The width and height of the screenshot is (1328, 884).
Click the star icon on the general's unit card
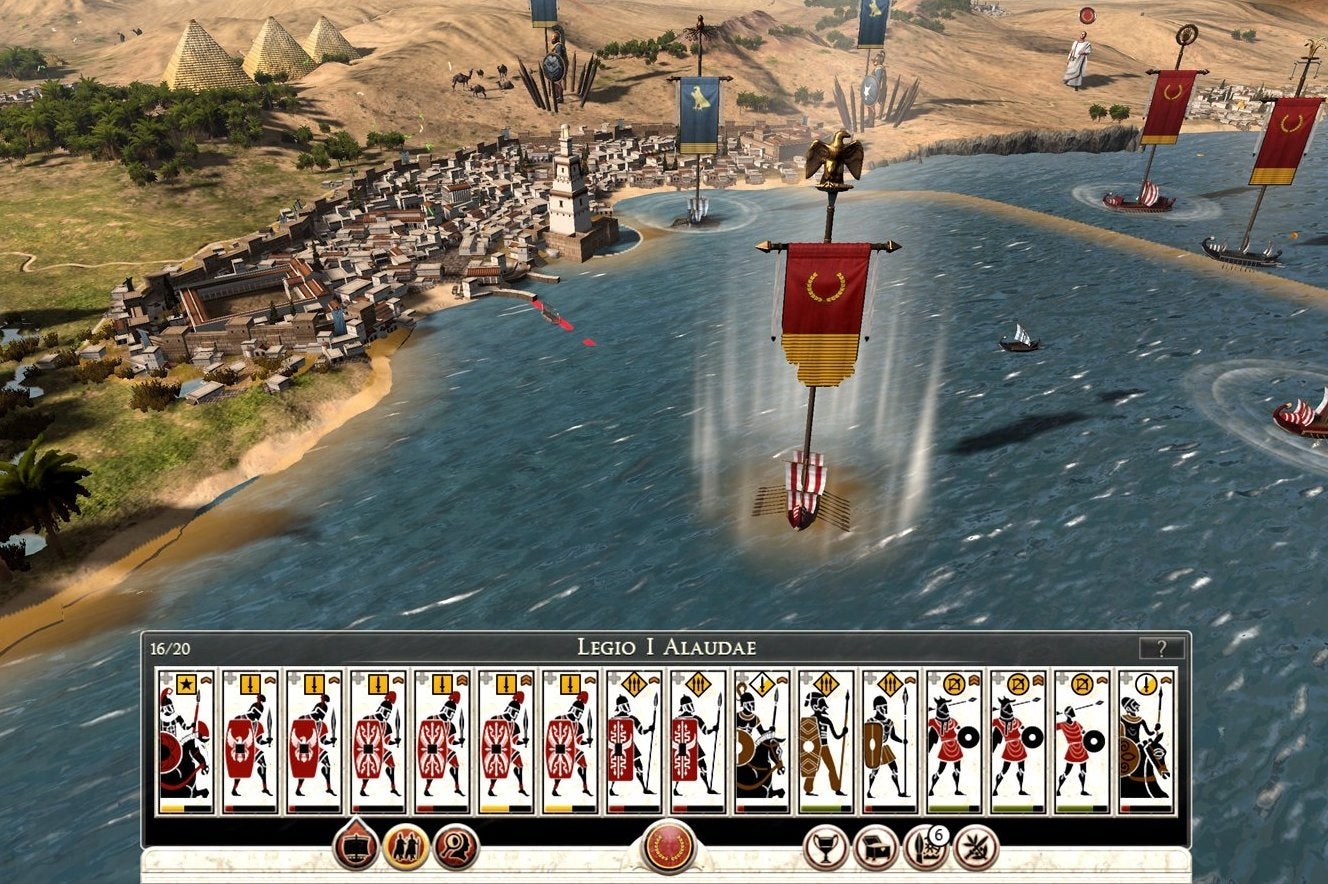point(185,683)
